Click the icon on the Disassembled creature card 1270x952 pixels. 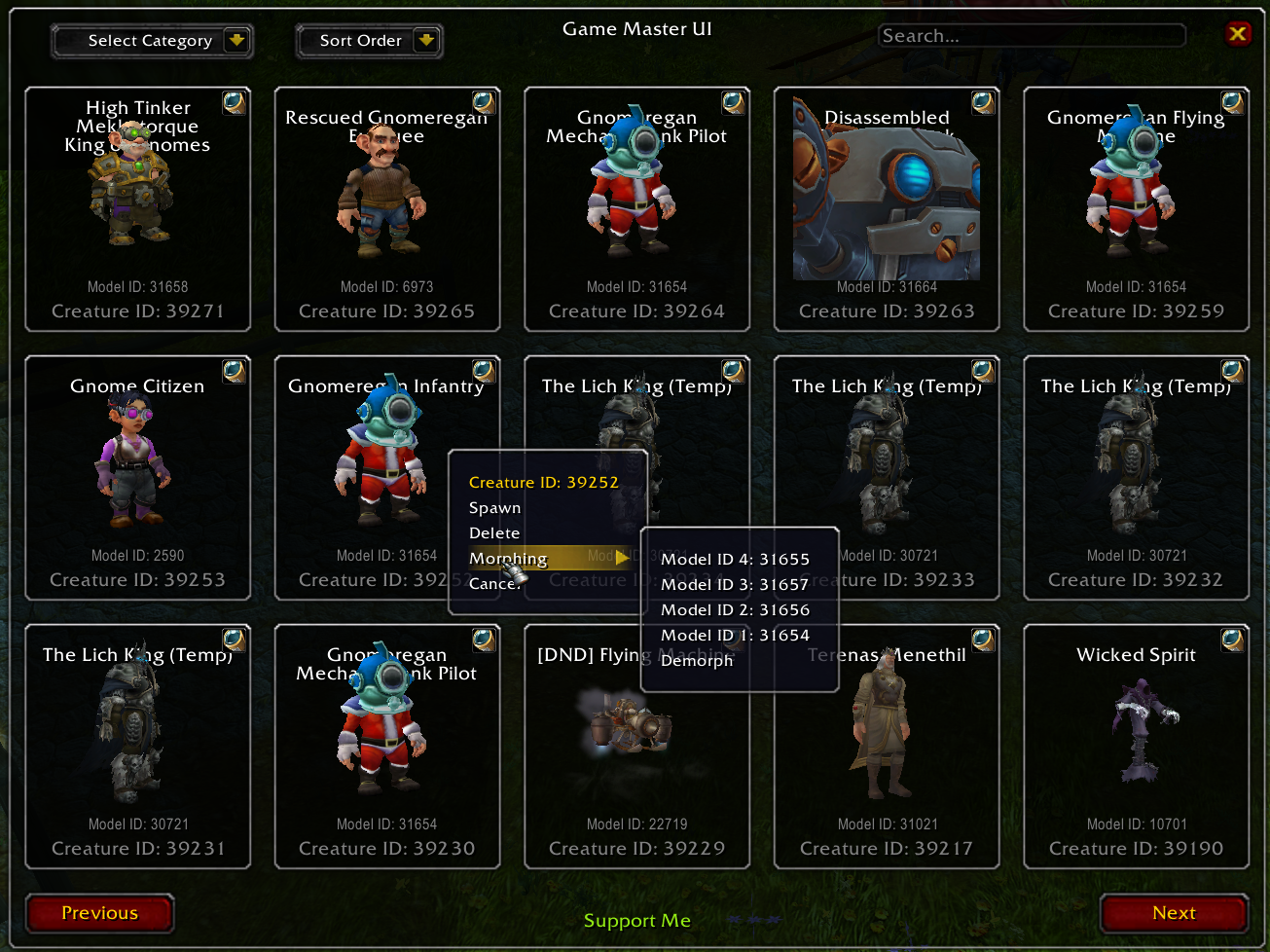coord(983,101)
